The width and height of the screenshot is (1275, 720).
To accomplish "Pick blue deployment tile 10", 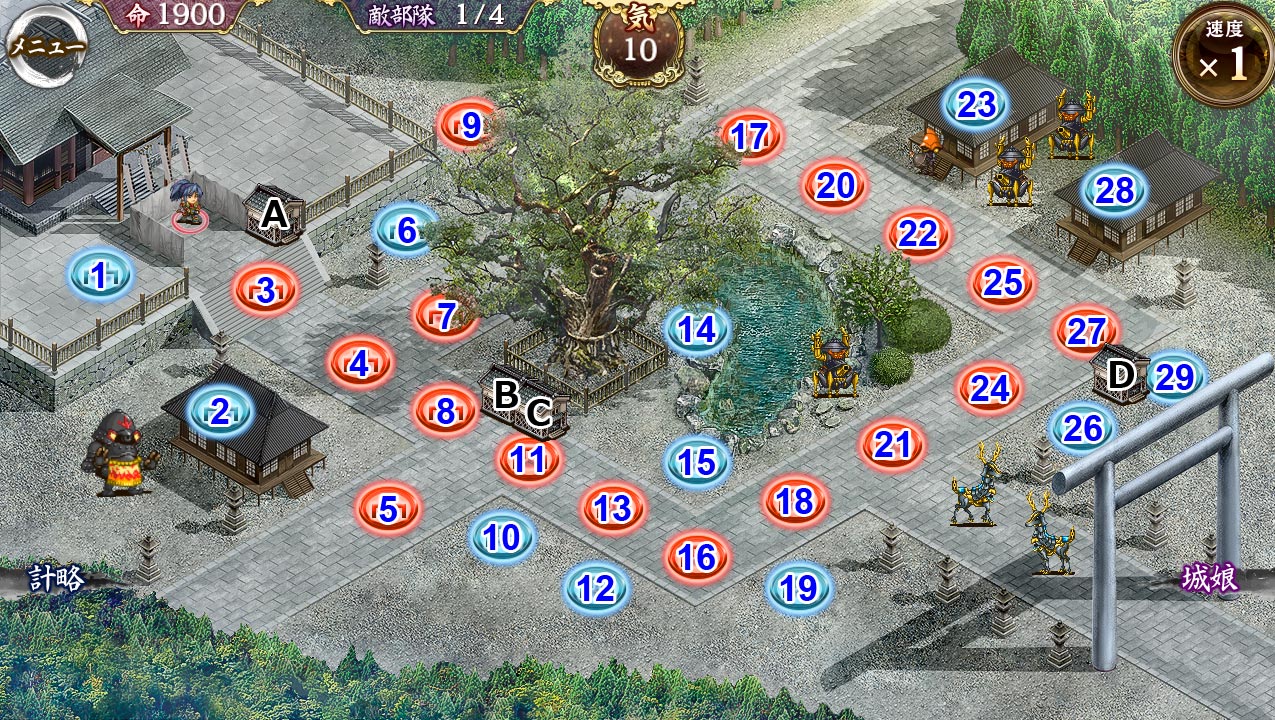I will (x=502, y=537).
